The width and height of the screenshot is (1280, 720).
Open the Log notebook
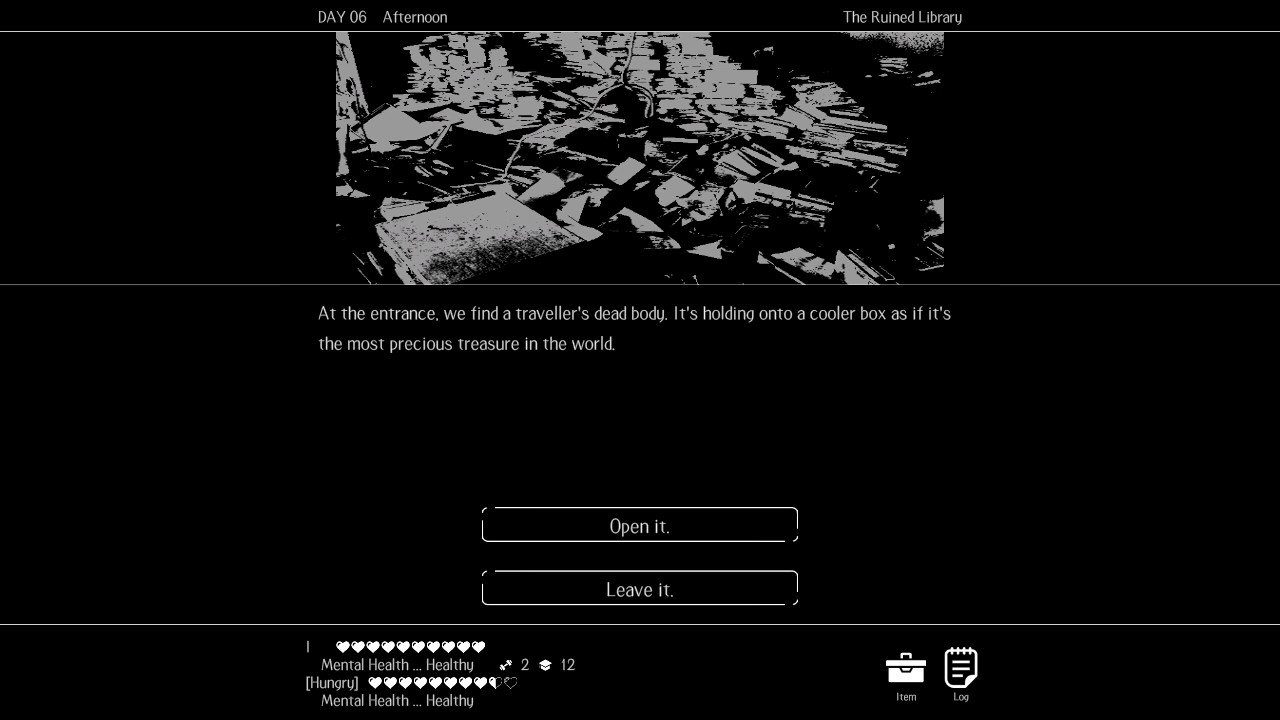960,668
